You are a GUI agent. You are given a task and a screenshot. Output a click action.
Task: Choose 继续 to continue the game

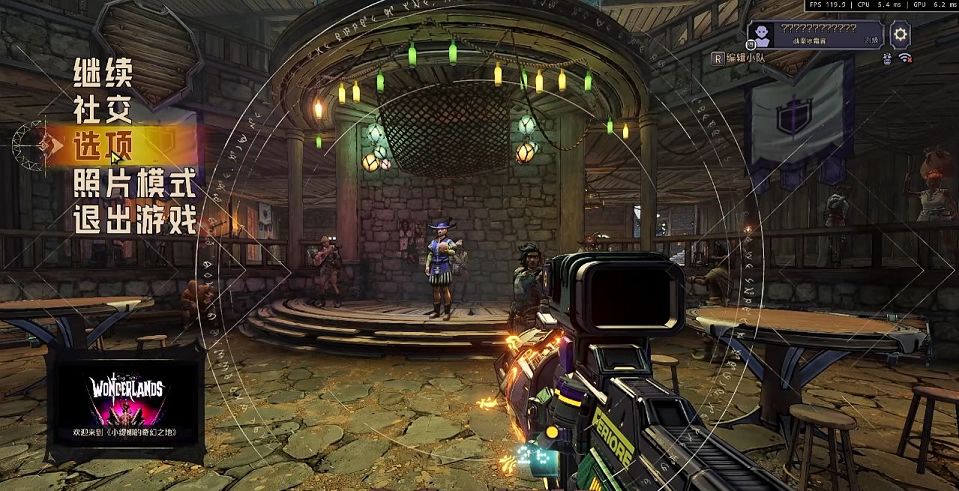(102, 74)
